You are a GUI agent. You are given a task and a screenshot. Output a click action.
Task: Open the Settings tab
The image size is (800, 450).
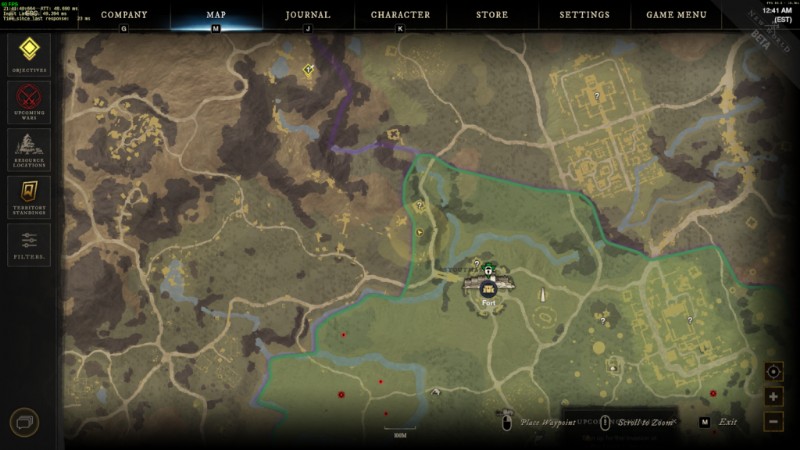[585, 15]
